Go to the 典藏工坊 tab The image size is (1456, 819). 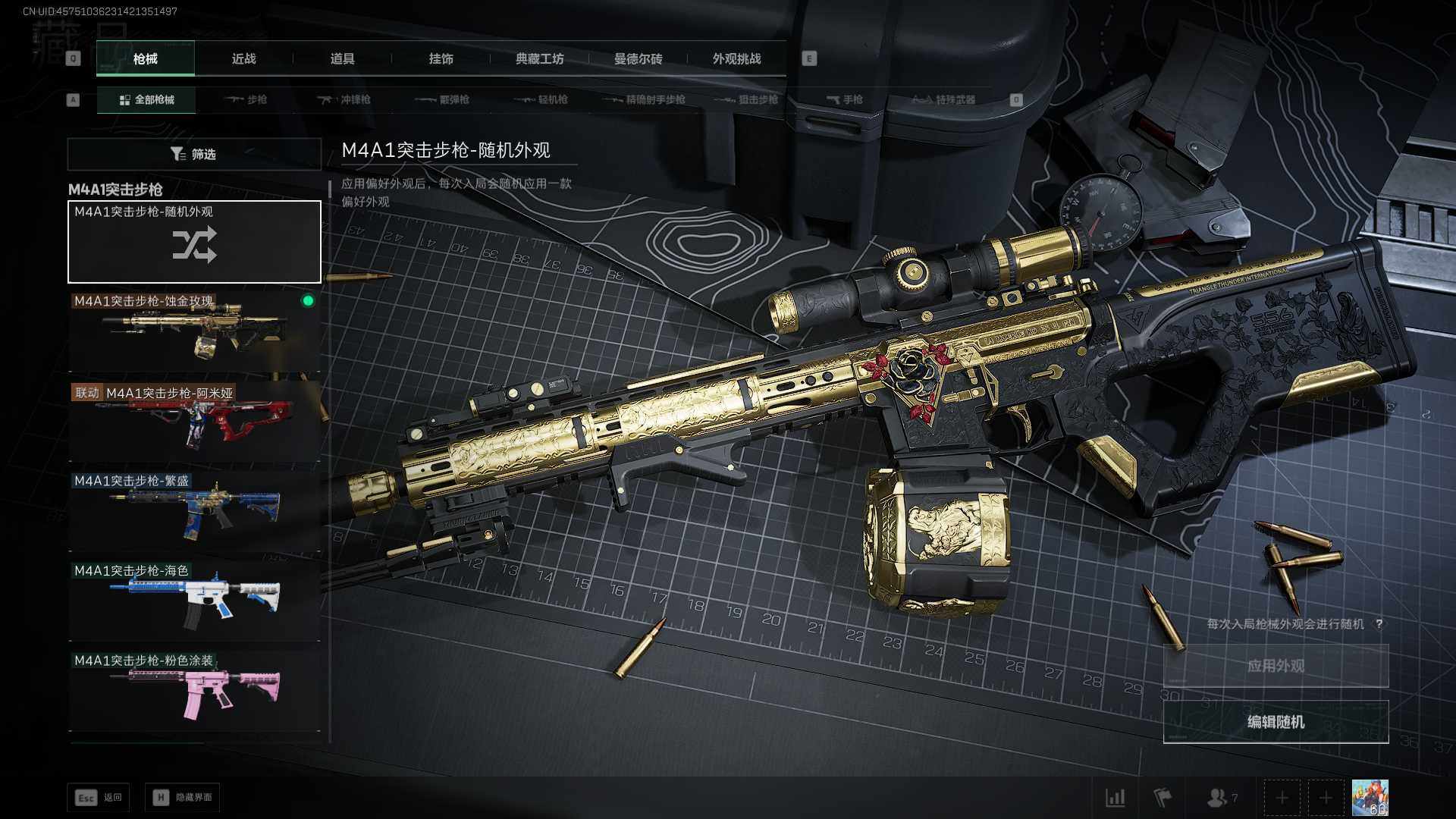click(x=539, y=59)
